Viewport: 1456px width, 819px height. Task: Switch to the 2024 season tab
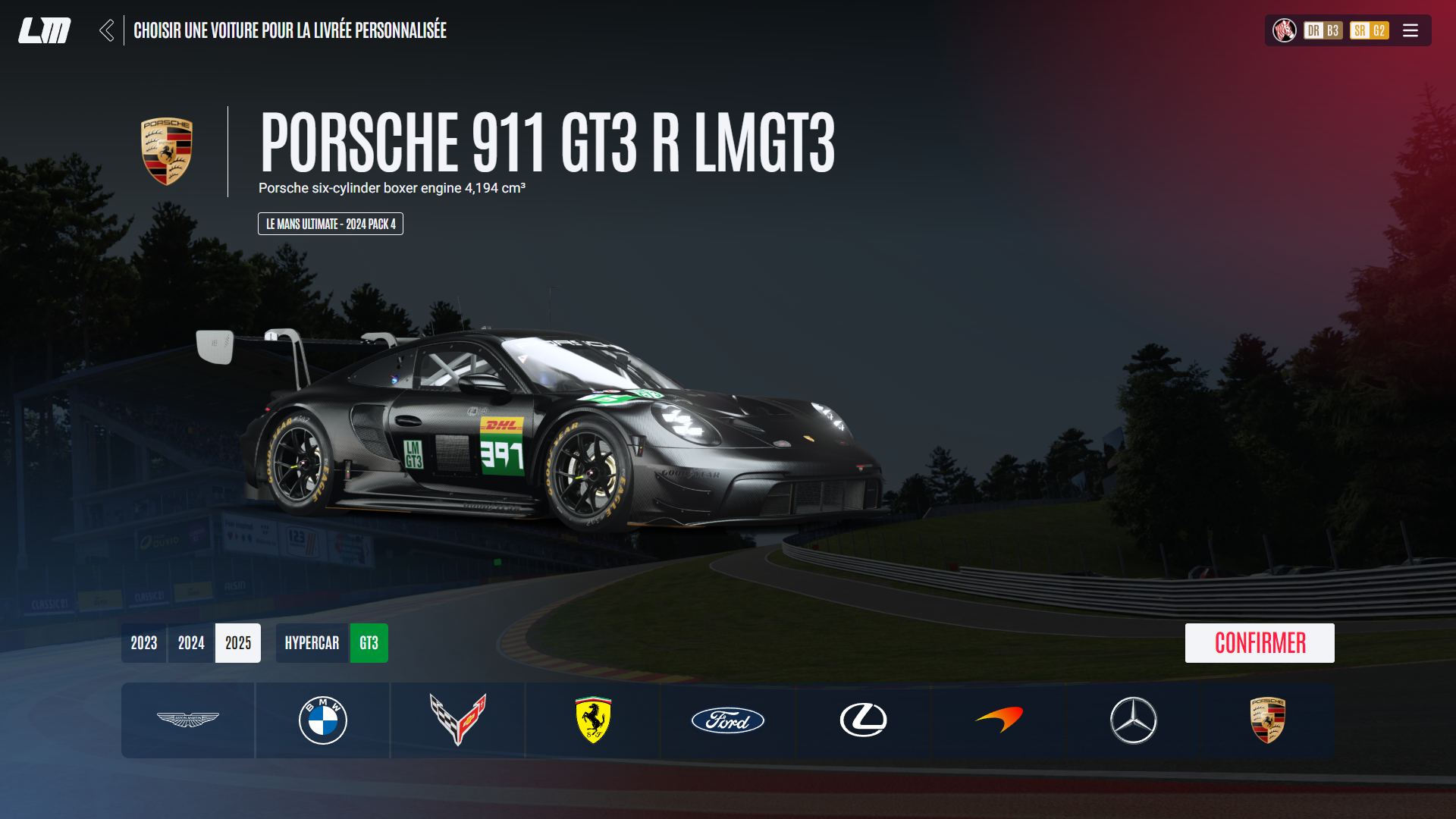pos(191,643)
